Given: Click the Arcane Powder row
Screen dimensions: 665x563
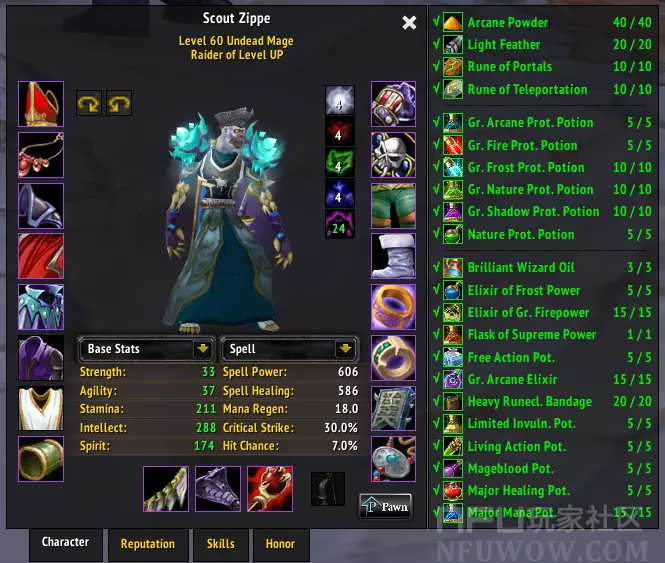Looking at the screenshot, I should point(545,22).
